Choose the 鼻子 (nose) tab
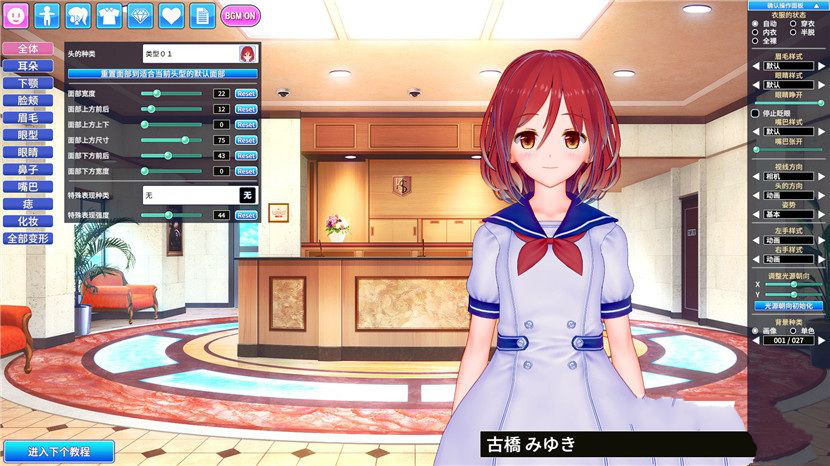The height and width of the screenshot is (466, 830). point(27,170)
